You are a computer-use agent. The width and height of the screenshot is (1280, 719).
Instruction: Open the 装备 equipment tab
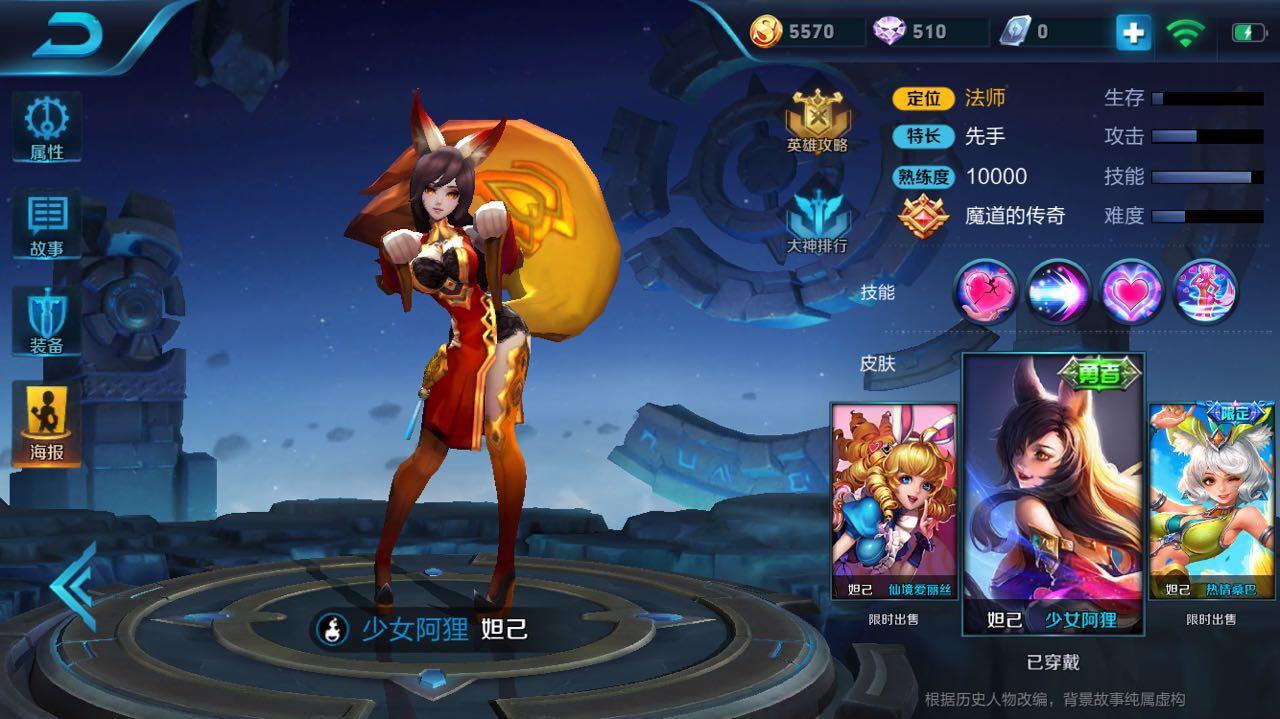(x=47, y=321)
